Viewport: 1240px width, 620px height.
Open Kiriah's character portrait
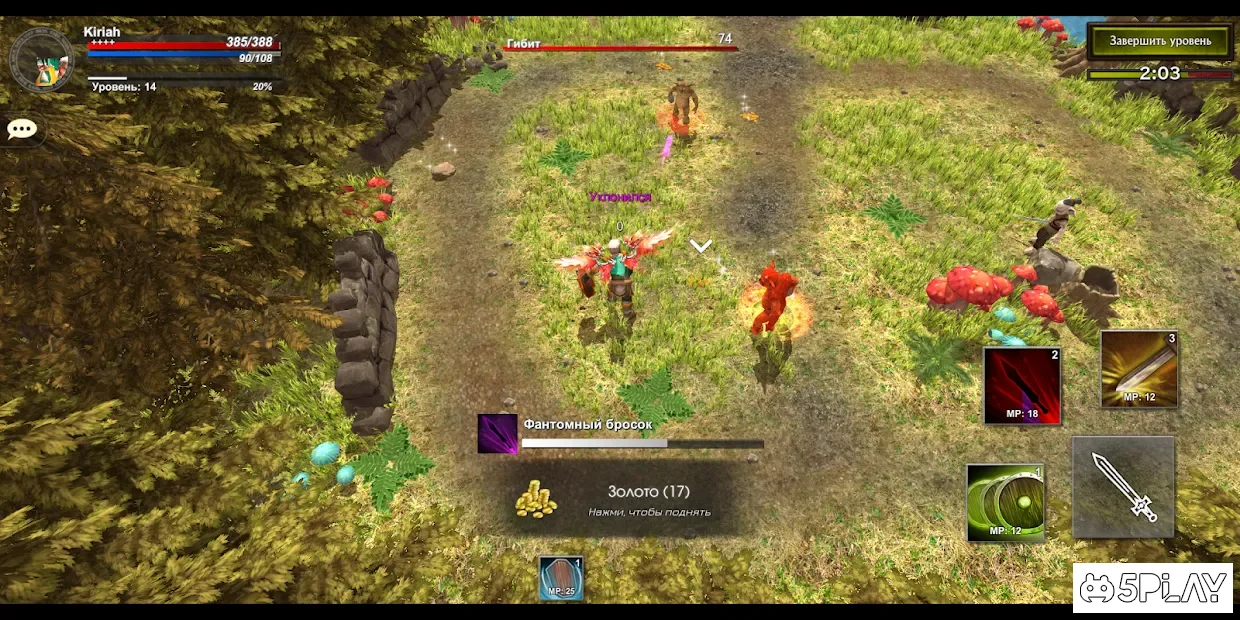coord(41,60)
